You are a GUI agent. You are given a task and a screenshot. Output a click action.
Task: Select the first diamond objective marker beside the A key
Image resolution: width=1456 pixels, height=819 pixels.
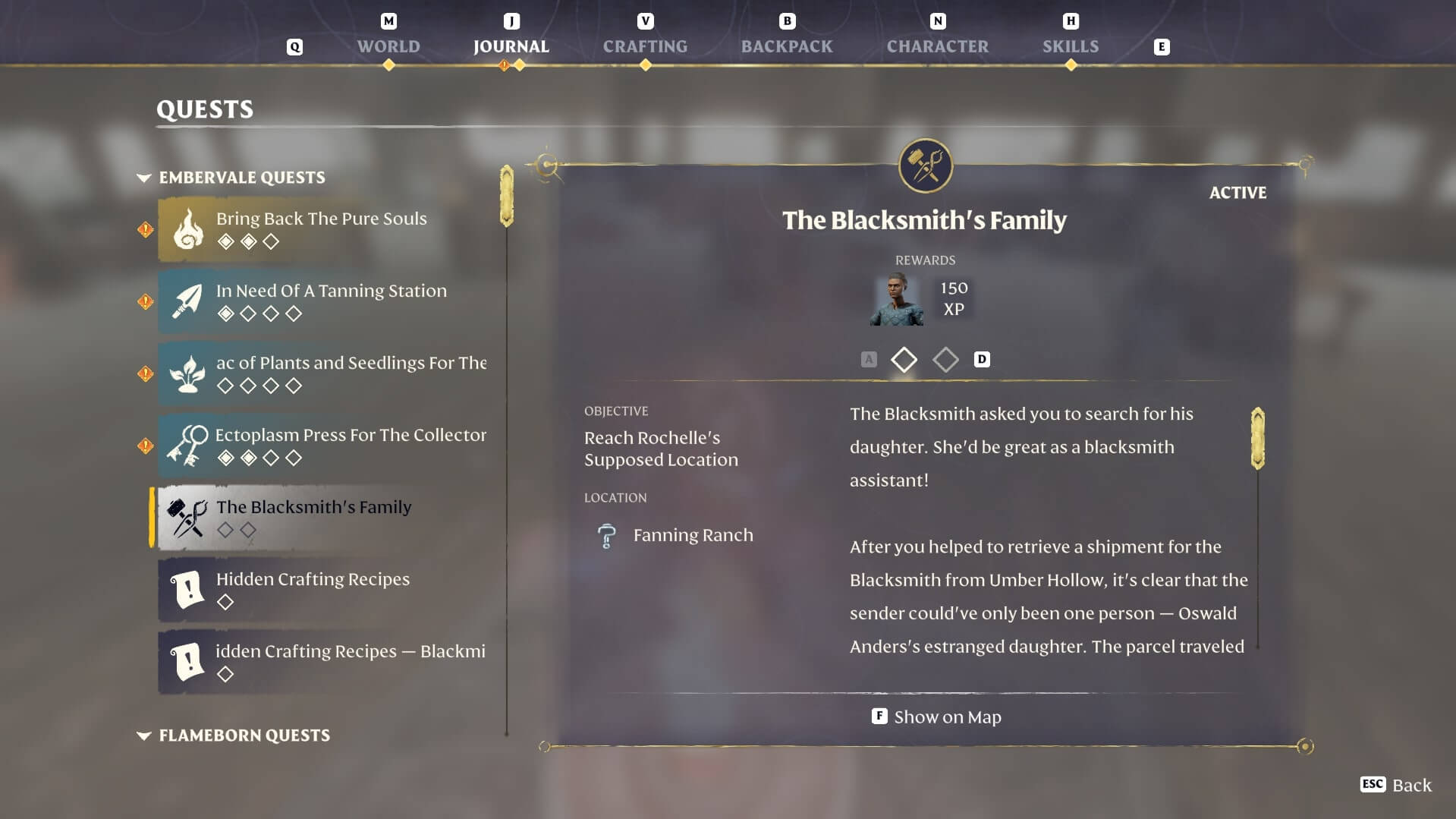point(904,360)
